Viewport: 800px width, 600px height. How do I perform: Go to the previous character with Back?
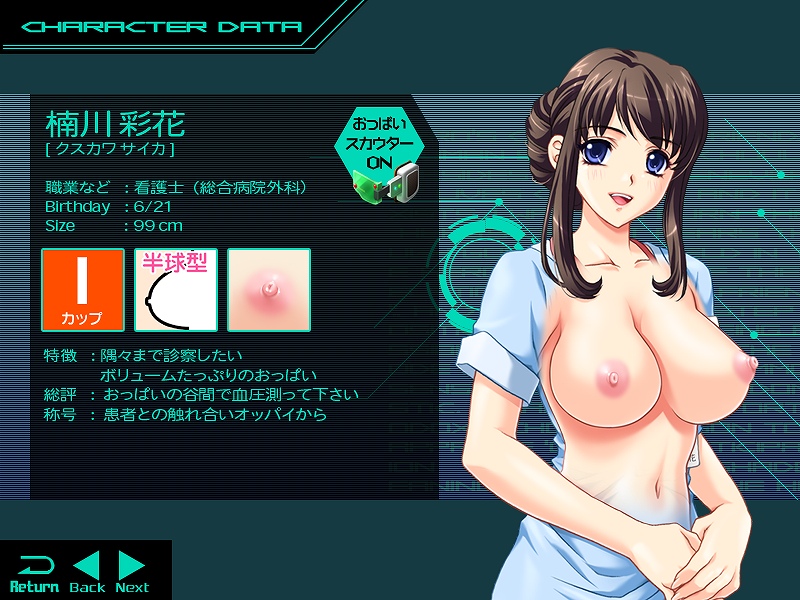click(x=87, y=572)
